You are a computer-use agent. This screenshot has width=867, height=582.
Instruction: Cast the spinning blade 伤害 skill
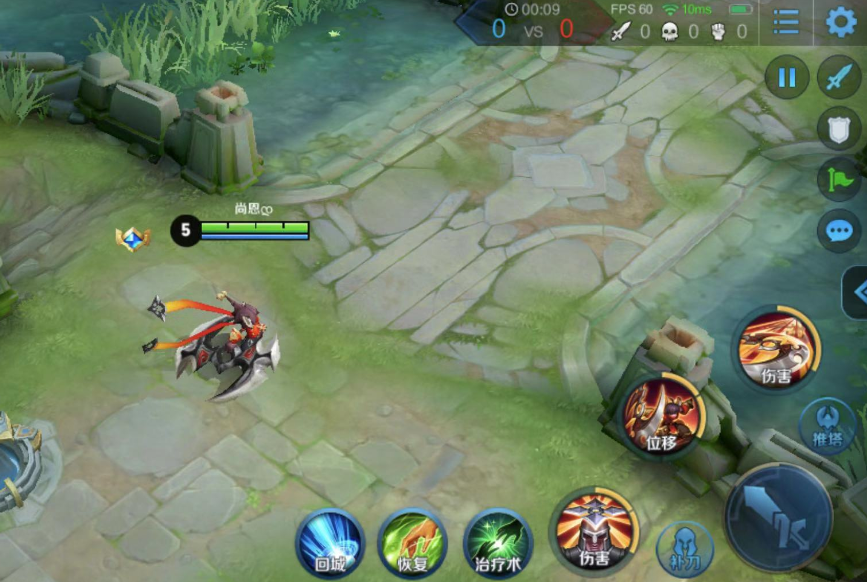[776, 348]
